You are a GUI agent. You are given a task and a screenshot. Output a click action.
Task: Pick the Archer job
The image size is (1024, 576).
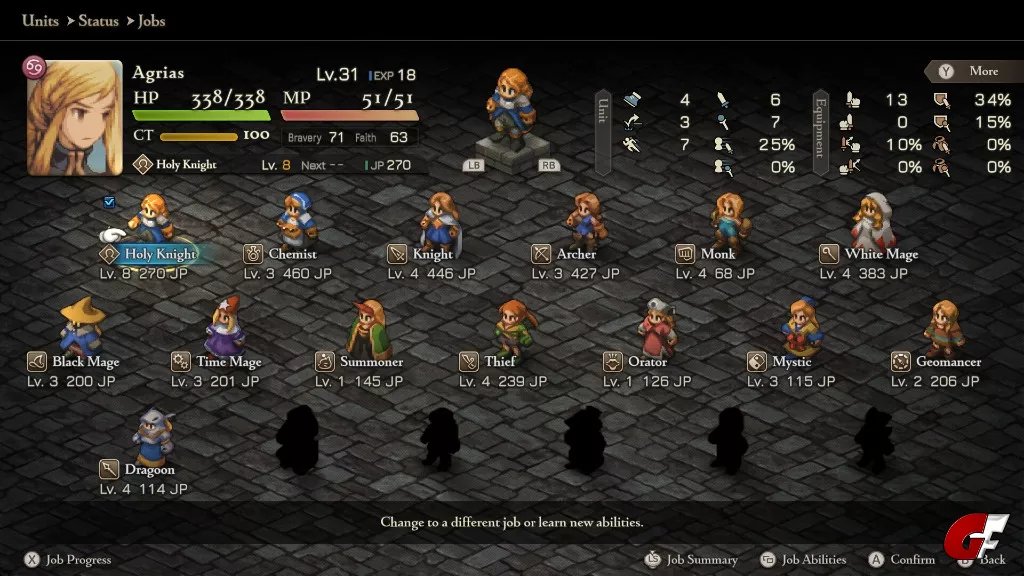point(576,254)
